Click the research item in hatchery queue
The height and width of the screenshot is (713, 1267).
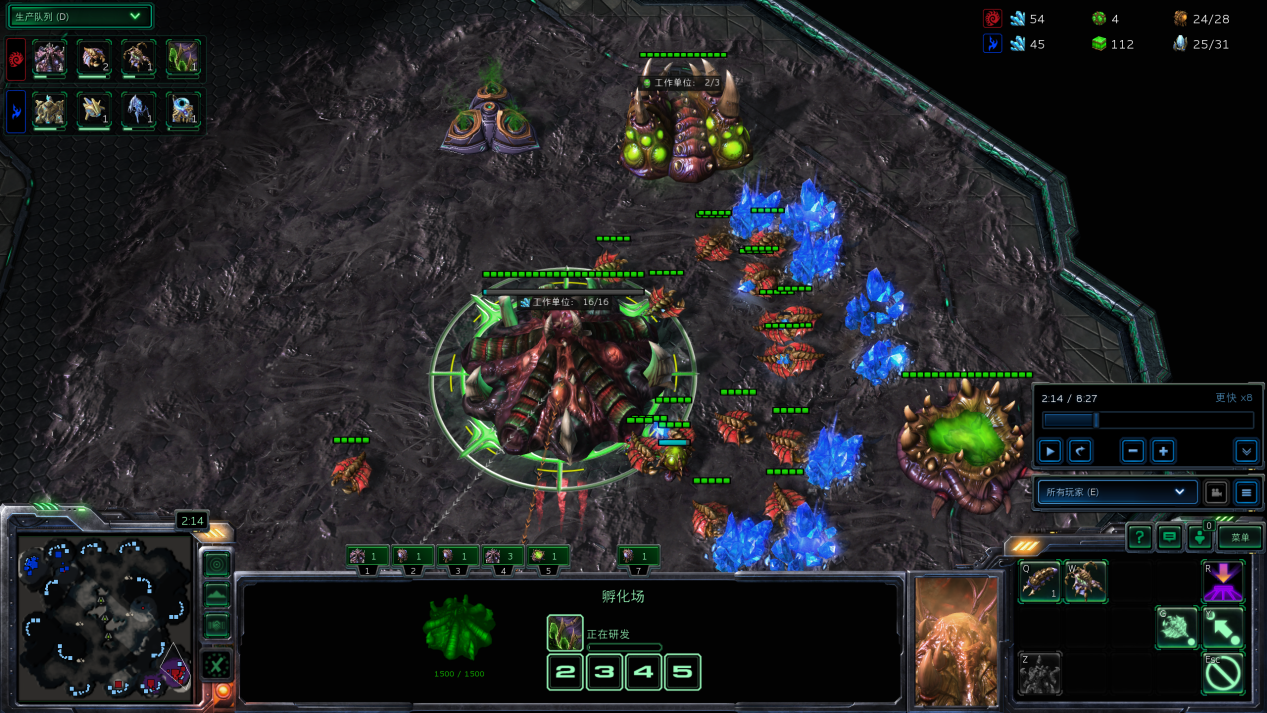(565, 633)
